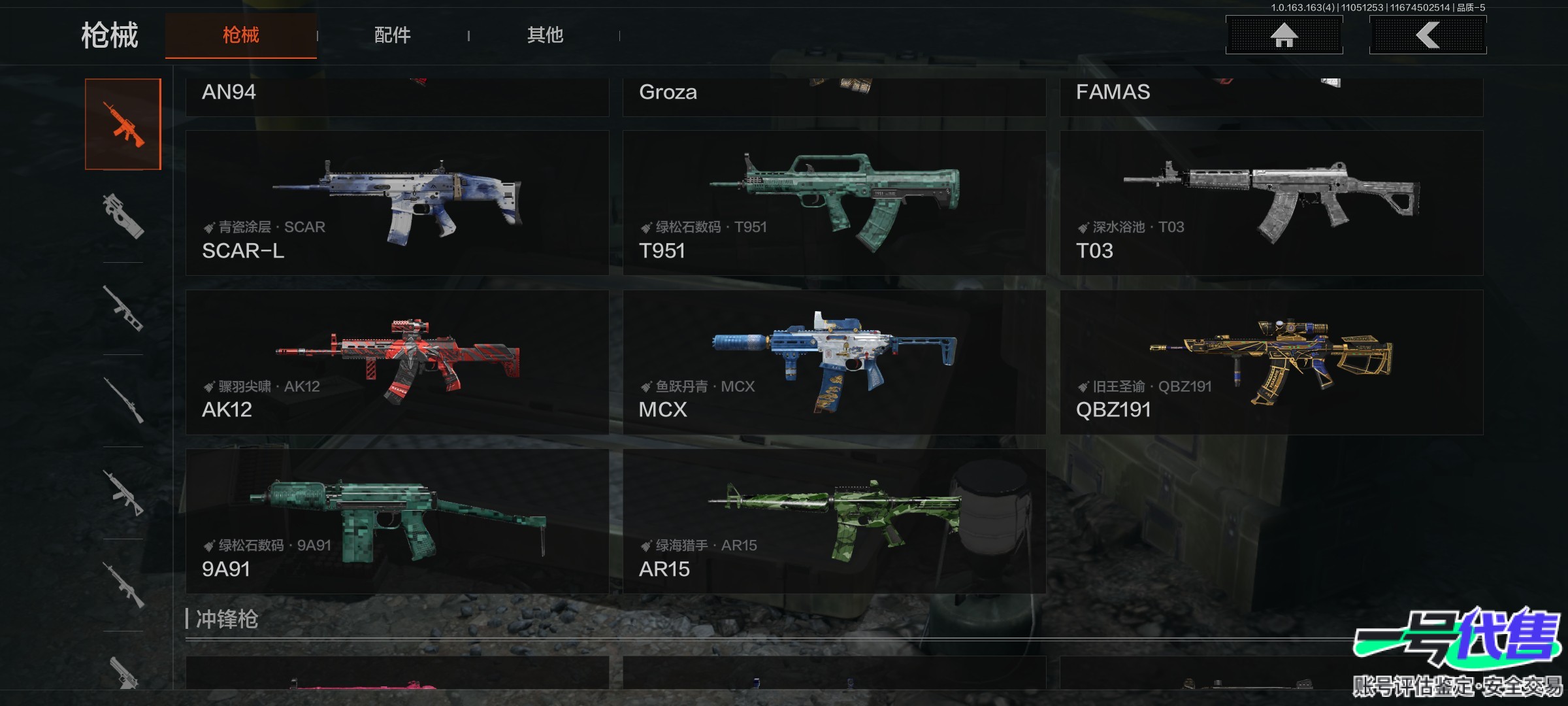Return to the home screen
Viewport: 1568px width, 706px height.
point(1284,35)
